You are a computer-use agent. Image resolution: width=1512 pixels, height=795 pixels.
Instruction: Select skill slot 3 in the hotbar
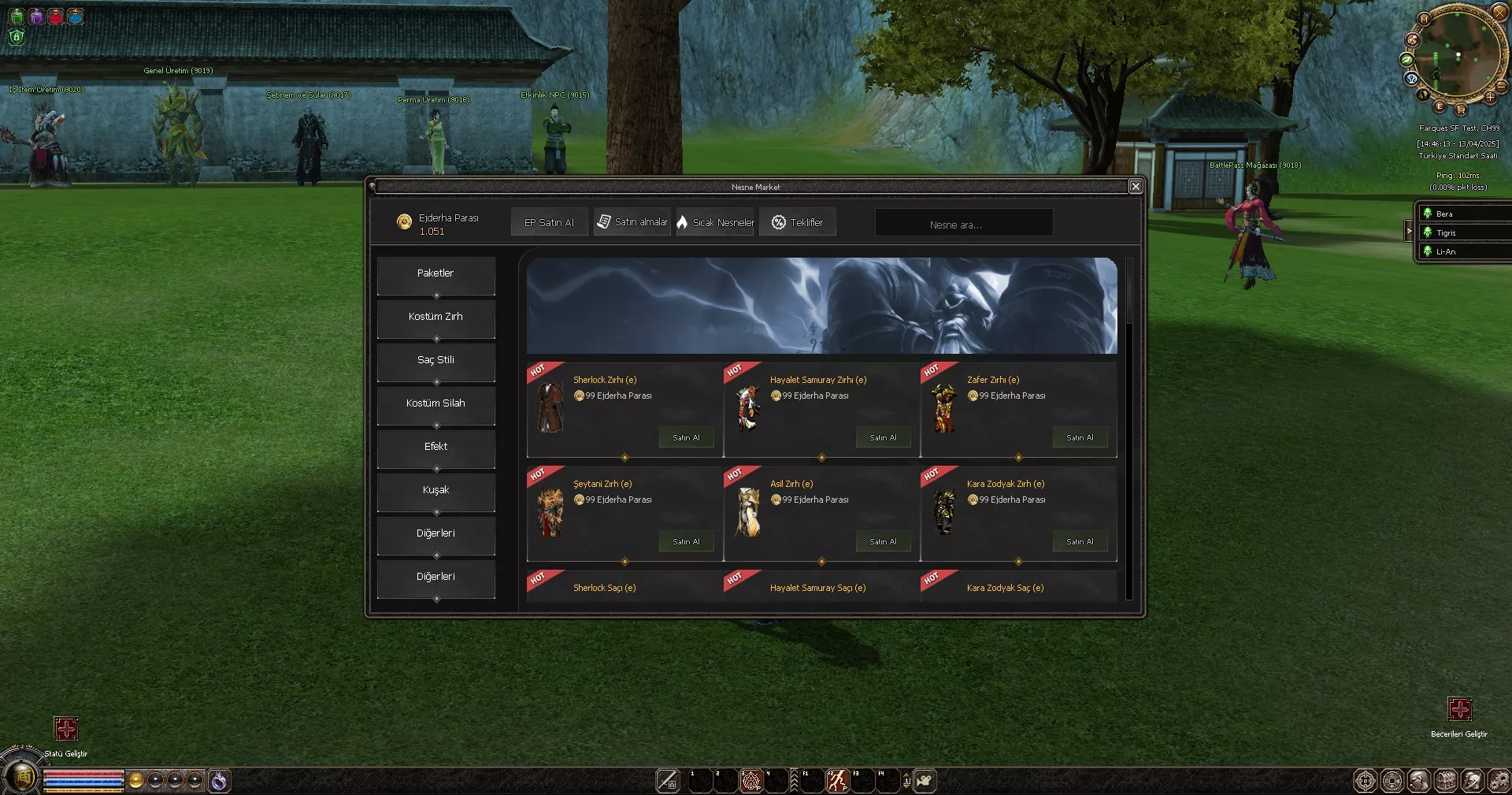pos(751,781)
